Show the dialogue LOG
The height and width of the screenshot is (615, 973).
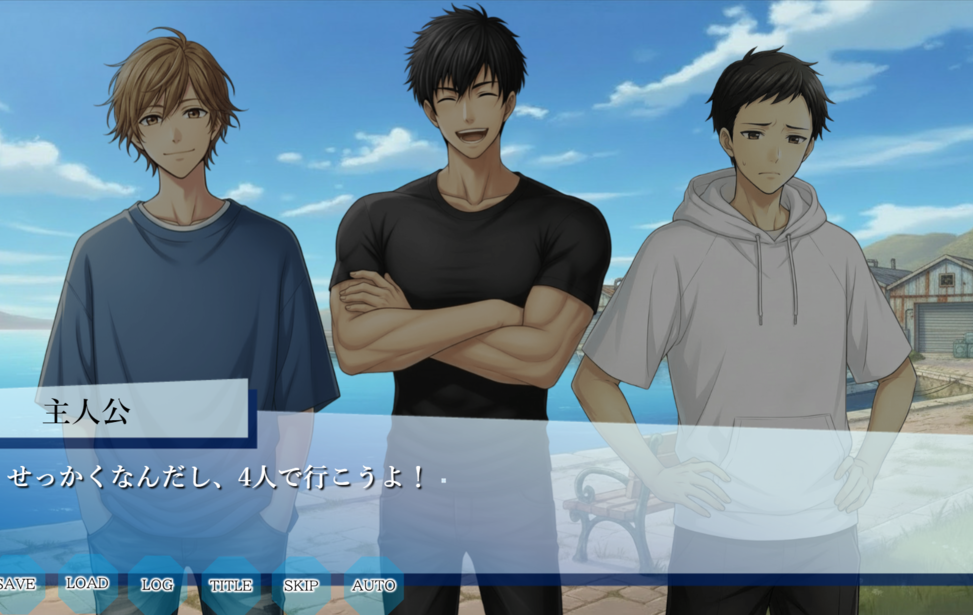(157, 585)
